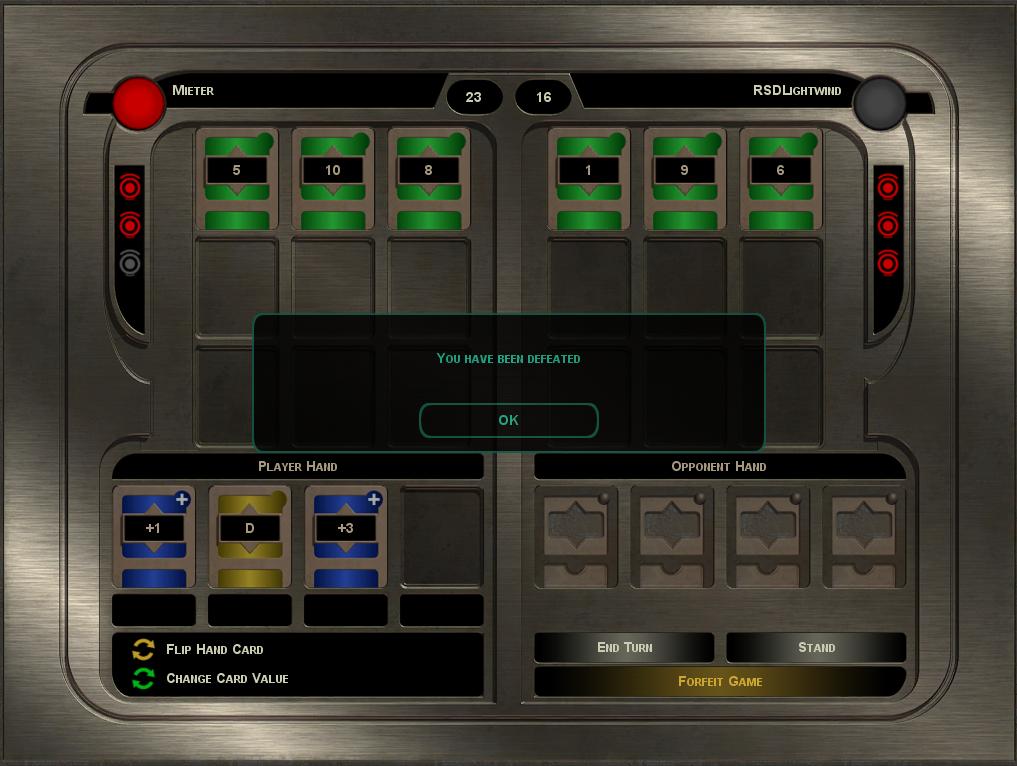Select the opponent's green 6 card
Viewport: 1017px width, 766px height.
pos(780,178)
